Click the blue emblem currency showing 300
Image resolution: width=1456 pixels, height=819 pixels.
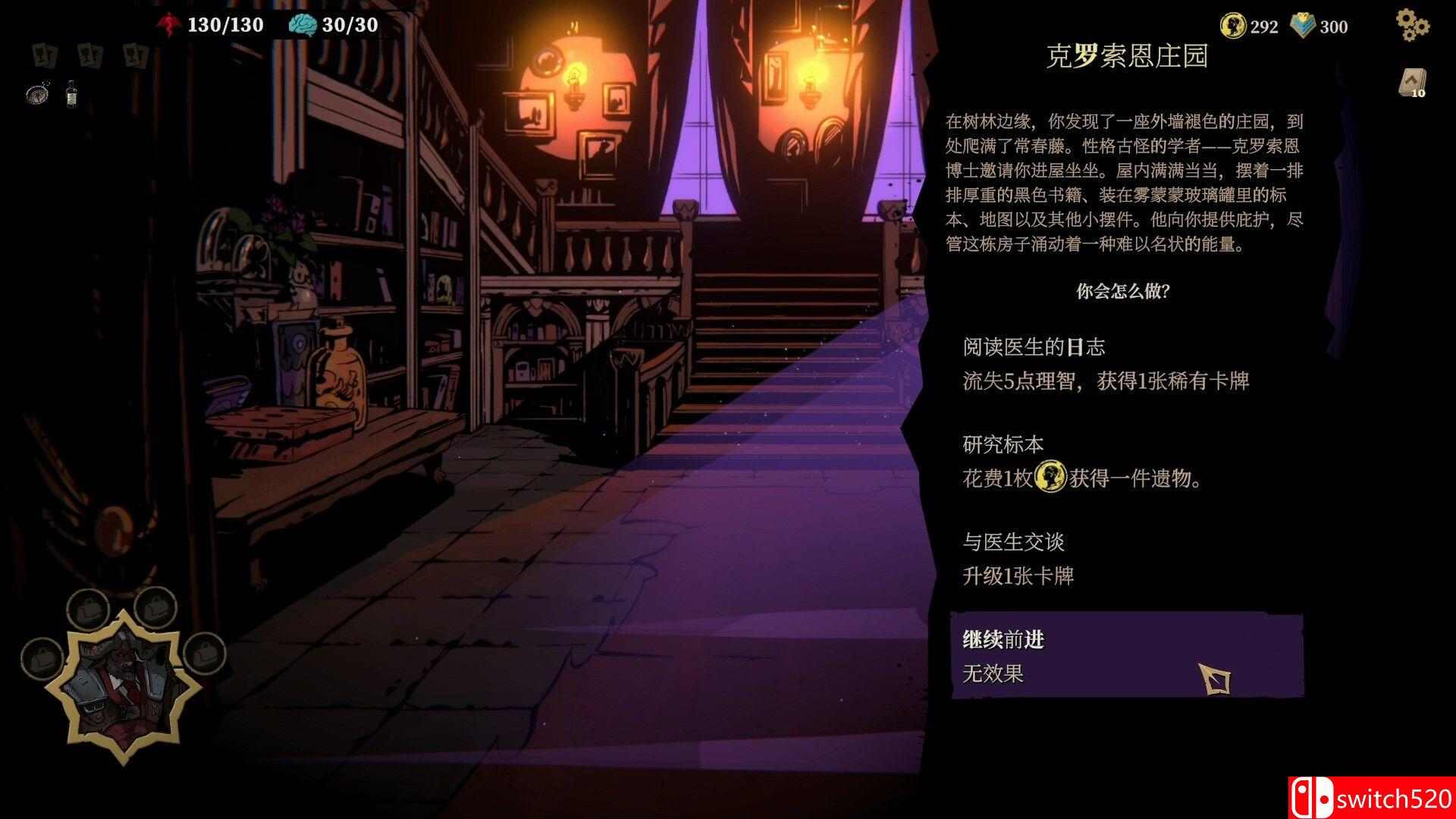1304,26
